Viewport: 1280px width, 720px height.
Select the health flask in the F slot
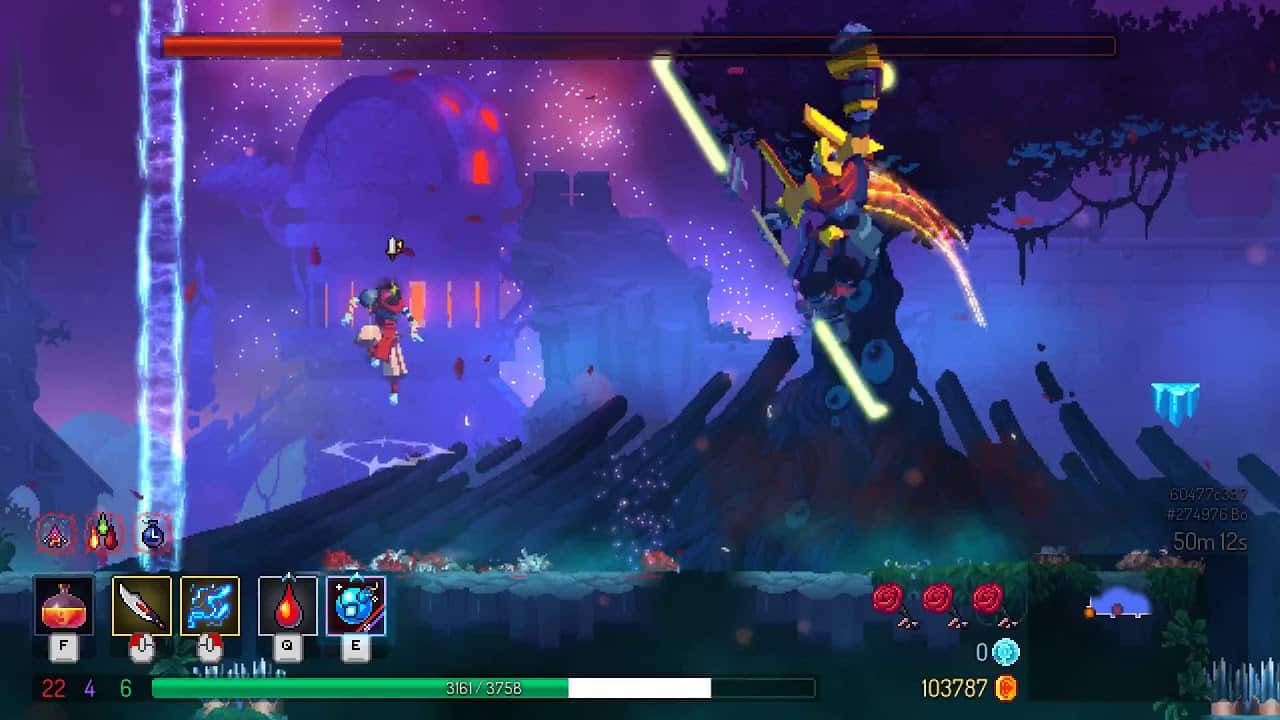click(63, 603)
